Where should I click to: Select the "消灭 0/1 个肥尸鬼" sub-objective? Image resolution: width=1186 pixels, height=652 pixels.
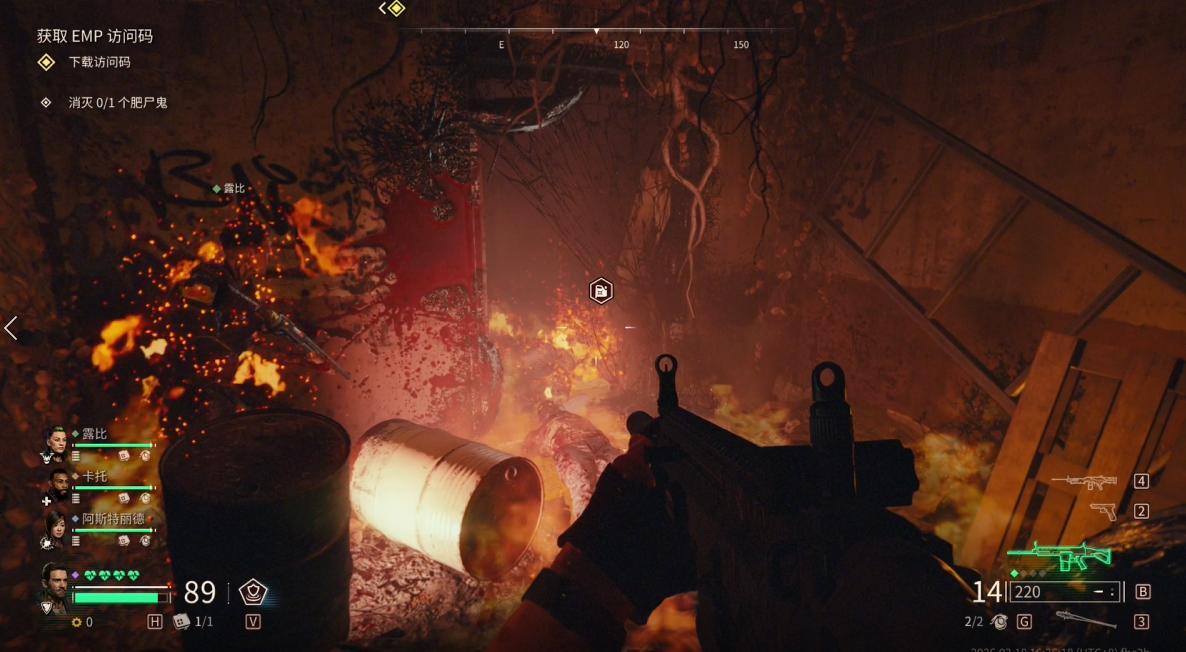pos(117,102)
